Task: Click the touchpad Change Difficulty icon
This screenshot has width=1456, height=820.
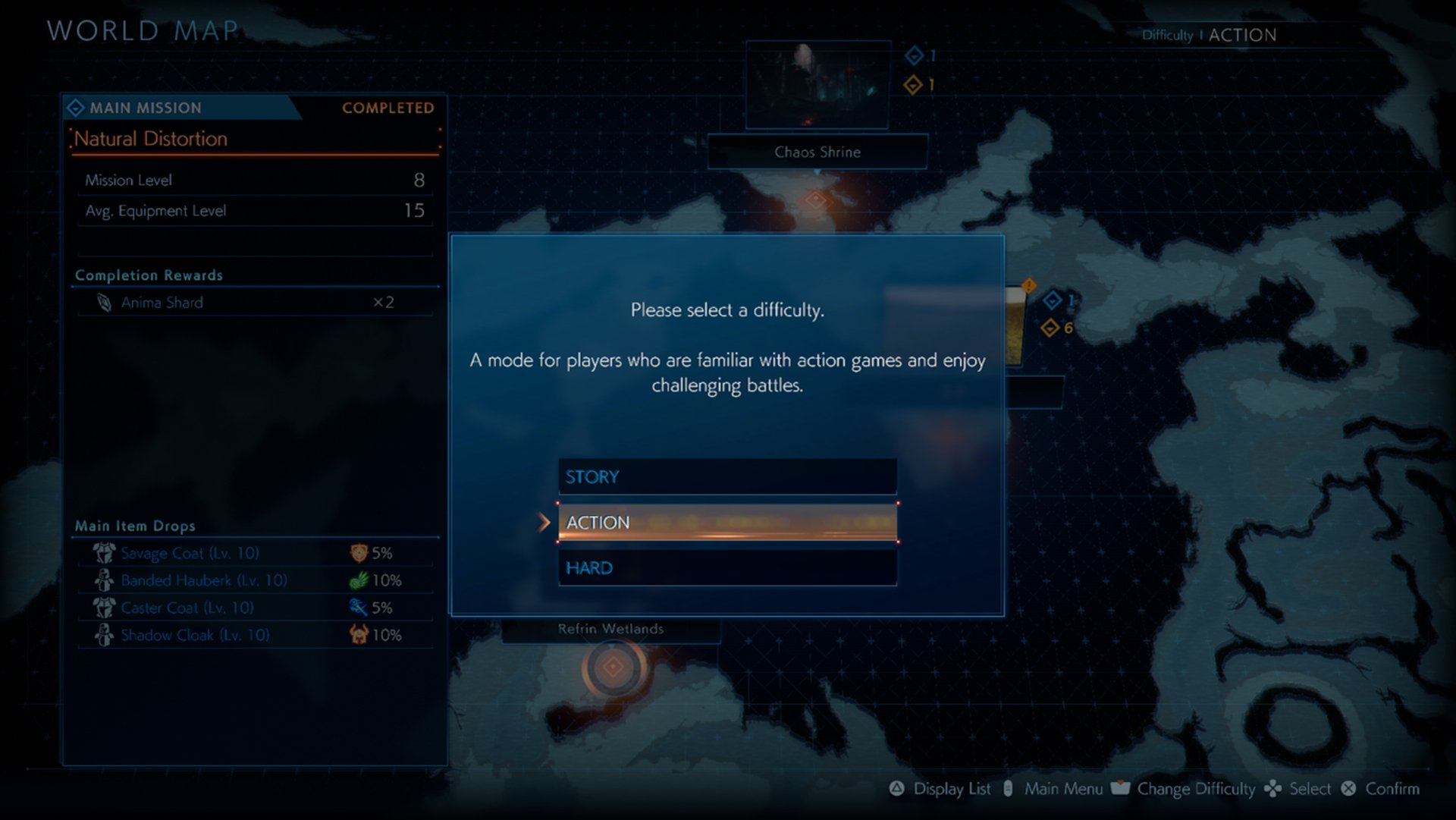Action: point(1122,789)
